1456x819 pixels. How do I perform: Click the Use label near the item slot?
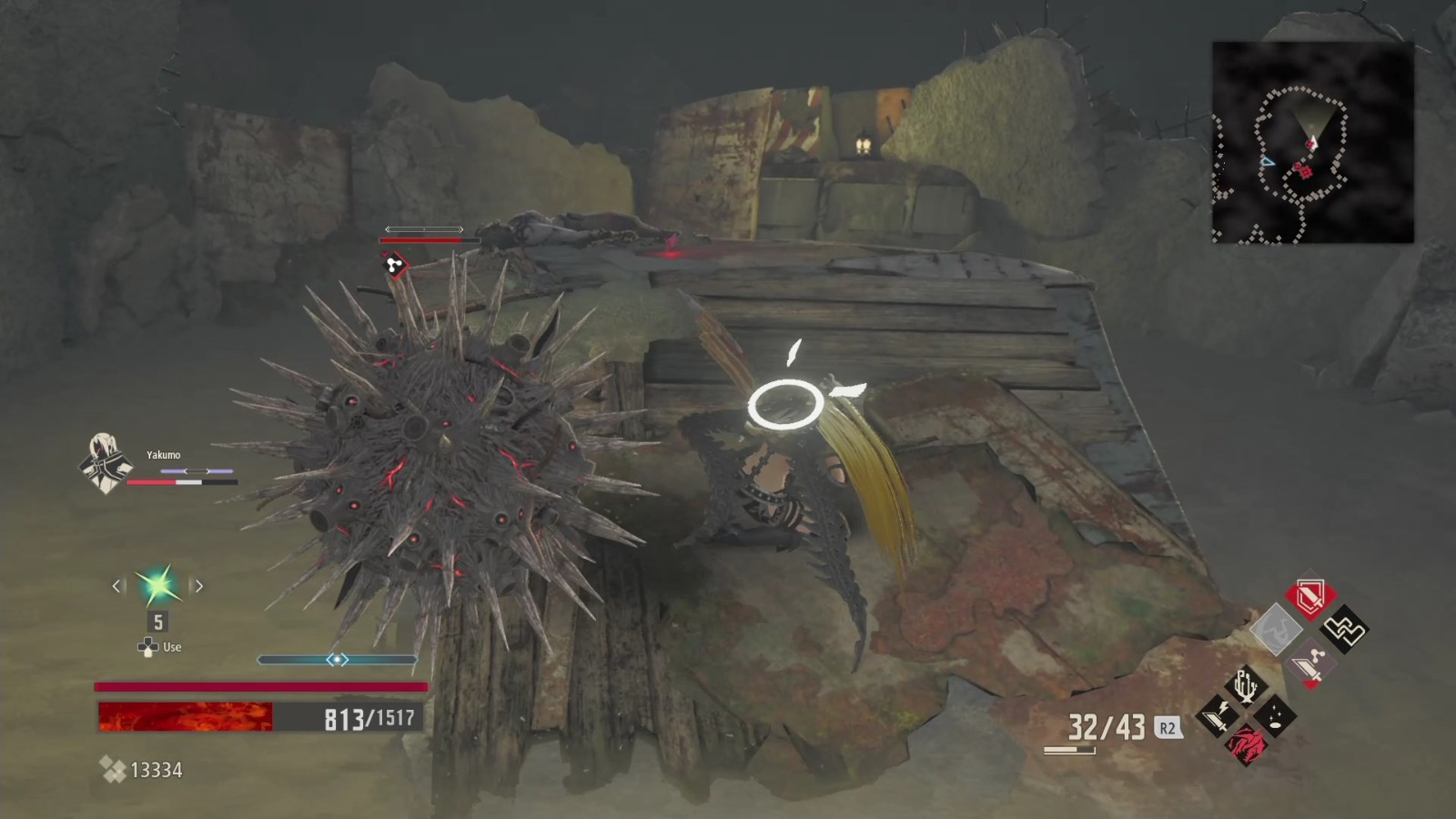171,647
